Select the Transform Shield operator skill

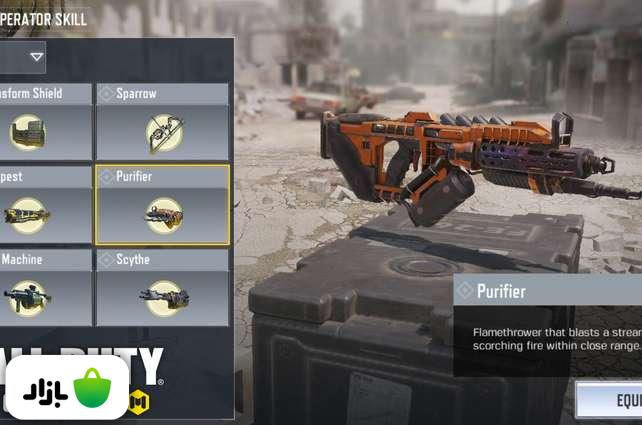point(45,122)
